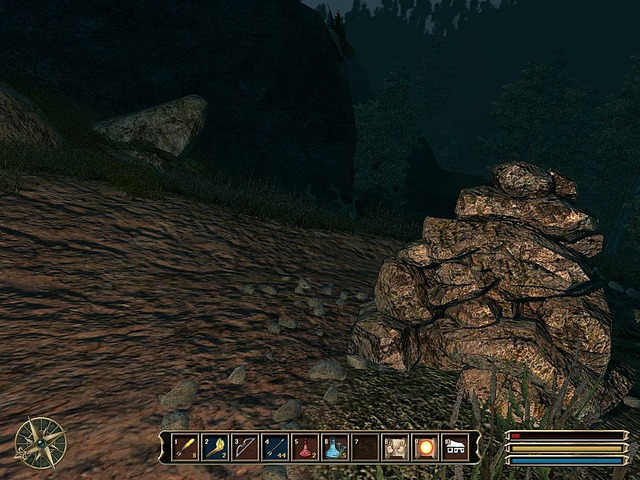Equip the torch in slot 2
This screenshot has width=640, height=480.
click(215, 447)
